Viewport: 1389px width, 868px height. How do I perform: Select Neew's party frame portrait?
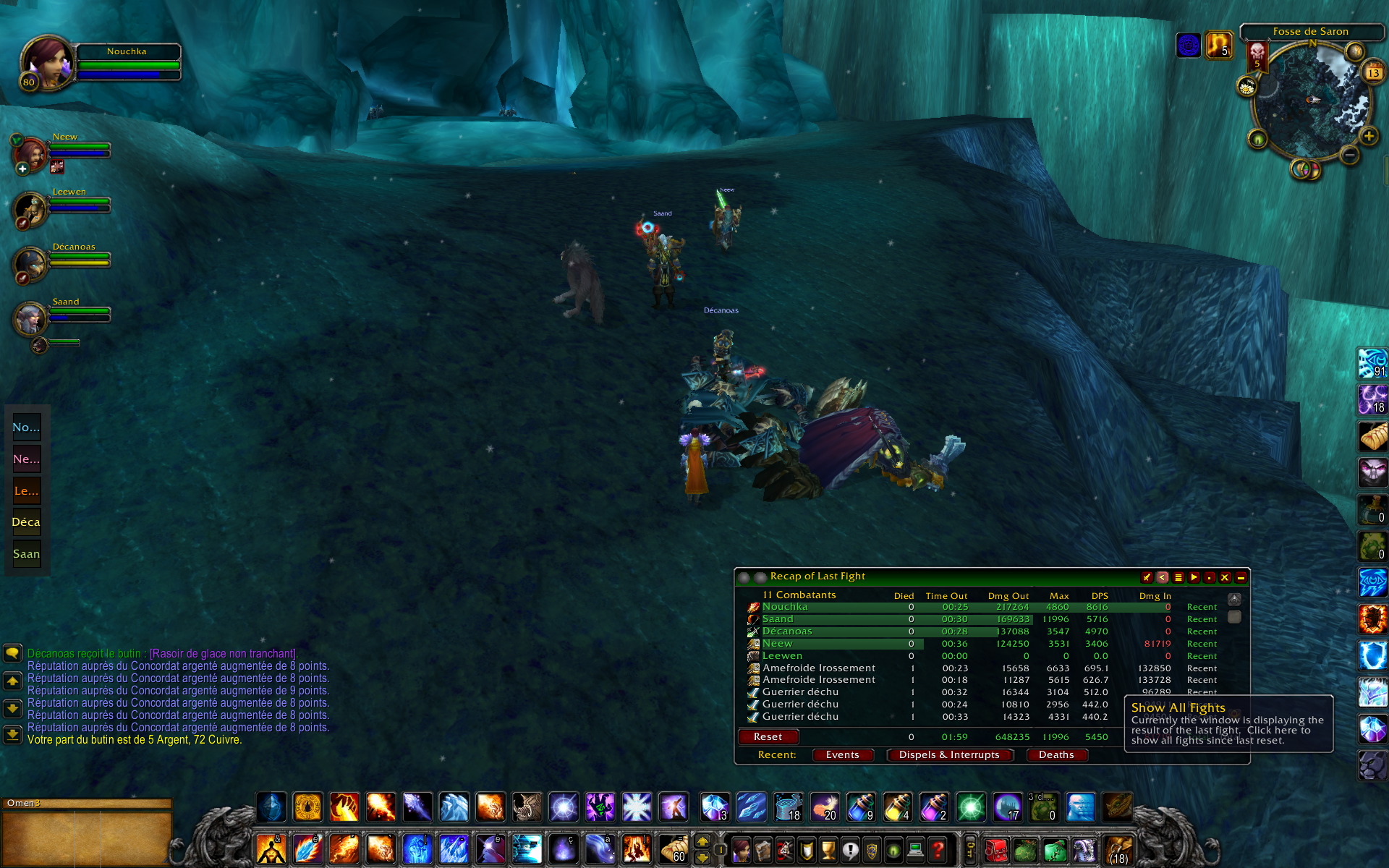(x=29, y=153)
